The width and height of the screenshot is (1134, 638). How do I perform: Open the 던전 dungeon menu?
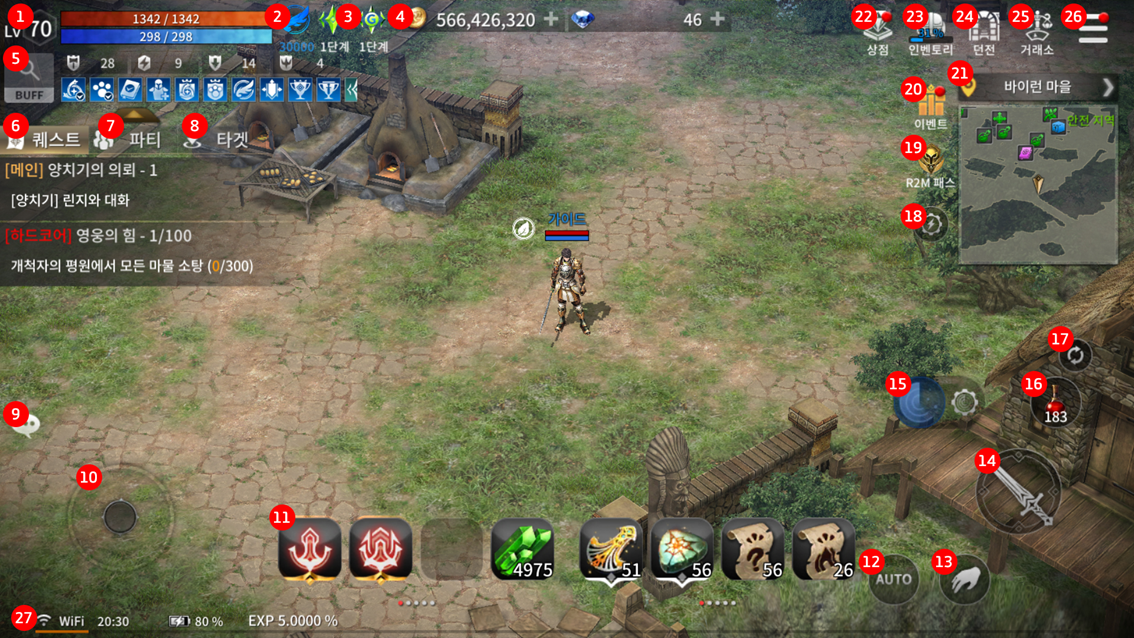point(984,31)
